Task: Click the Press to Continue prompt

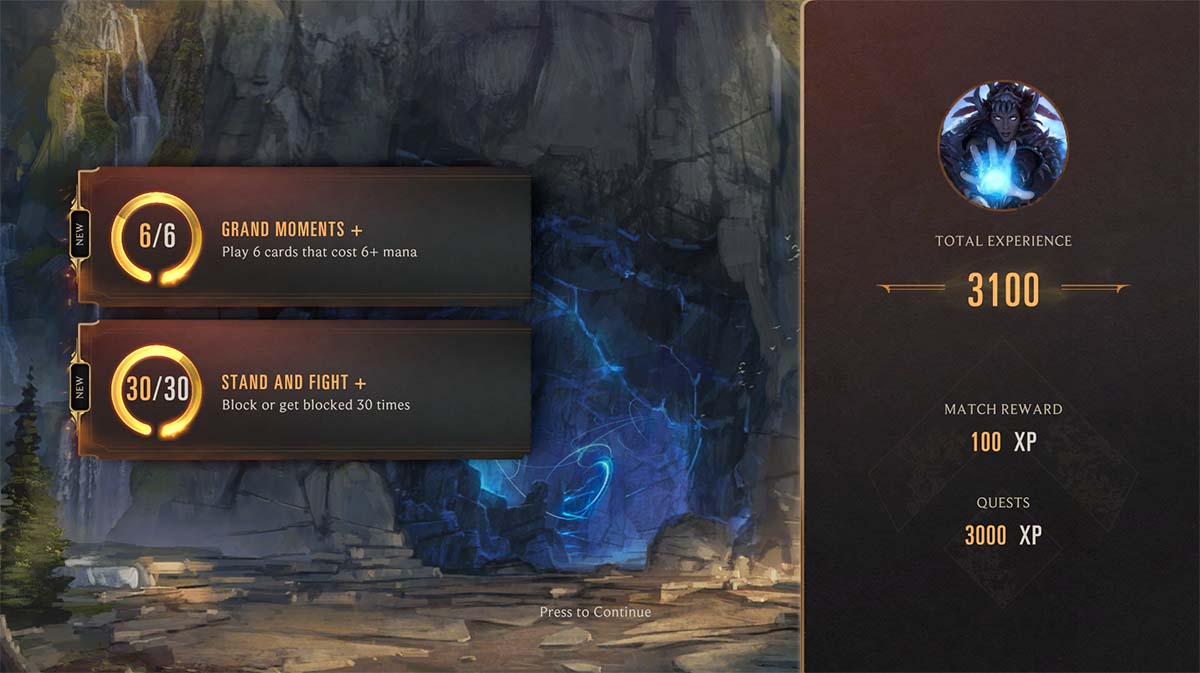Action: (x=595, y=612)
